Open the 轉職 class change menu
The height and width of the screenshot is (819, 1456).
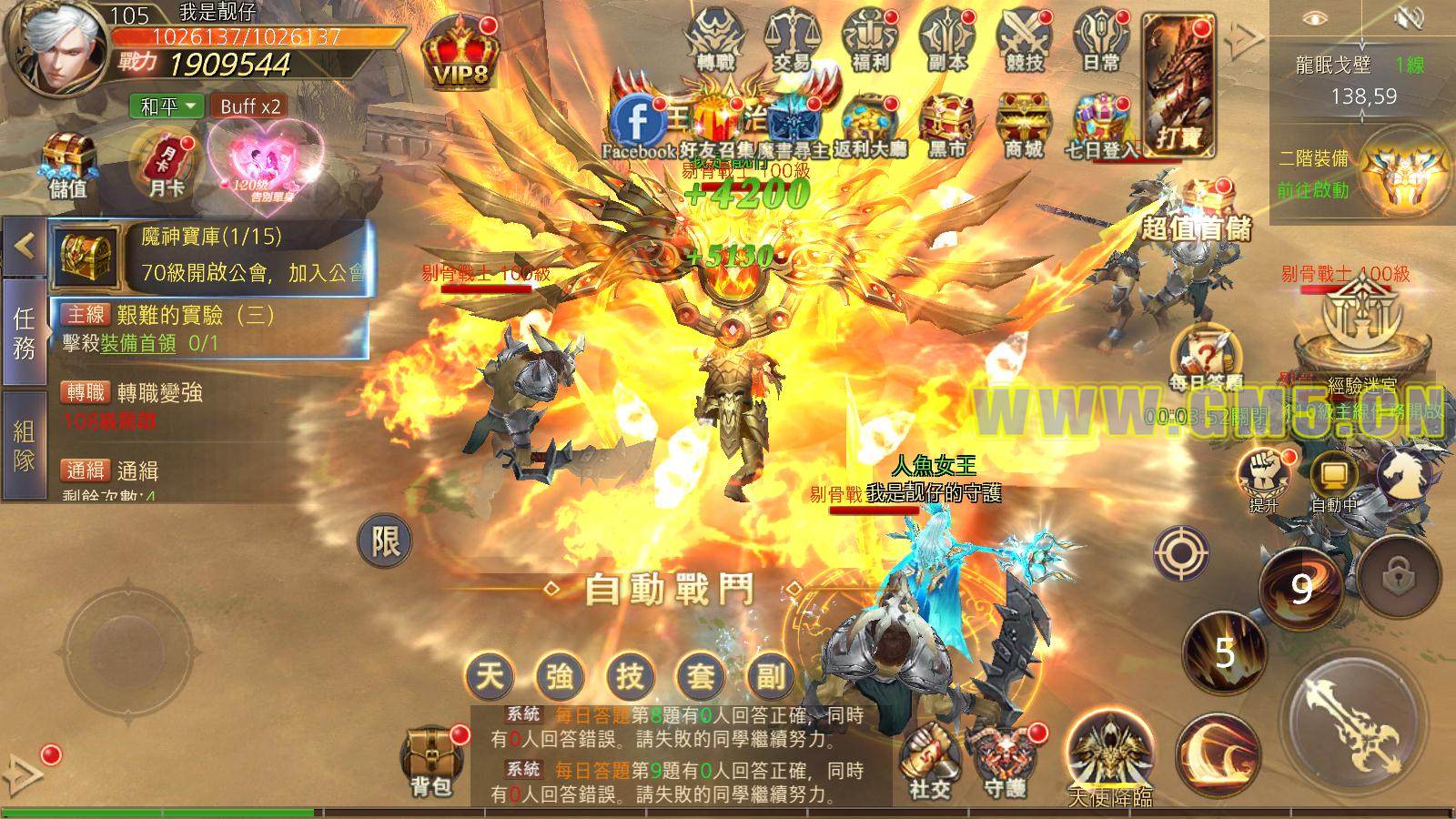(x=716, y=40)
